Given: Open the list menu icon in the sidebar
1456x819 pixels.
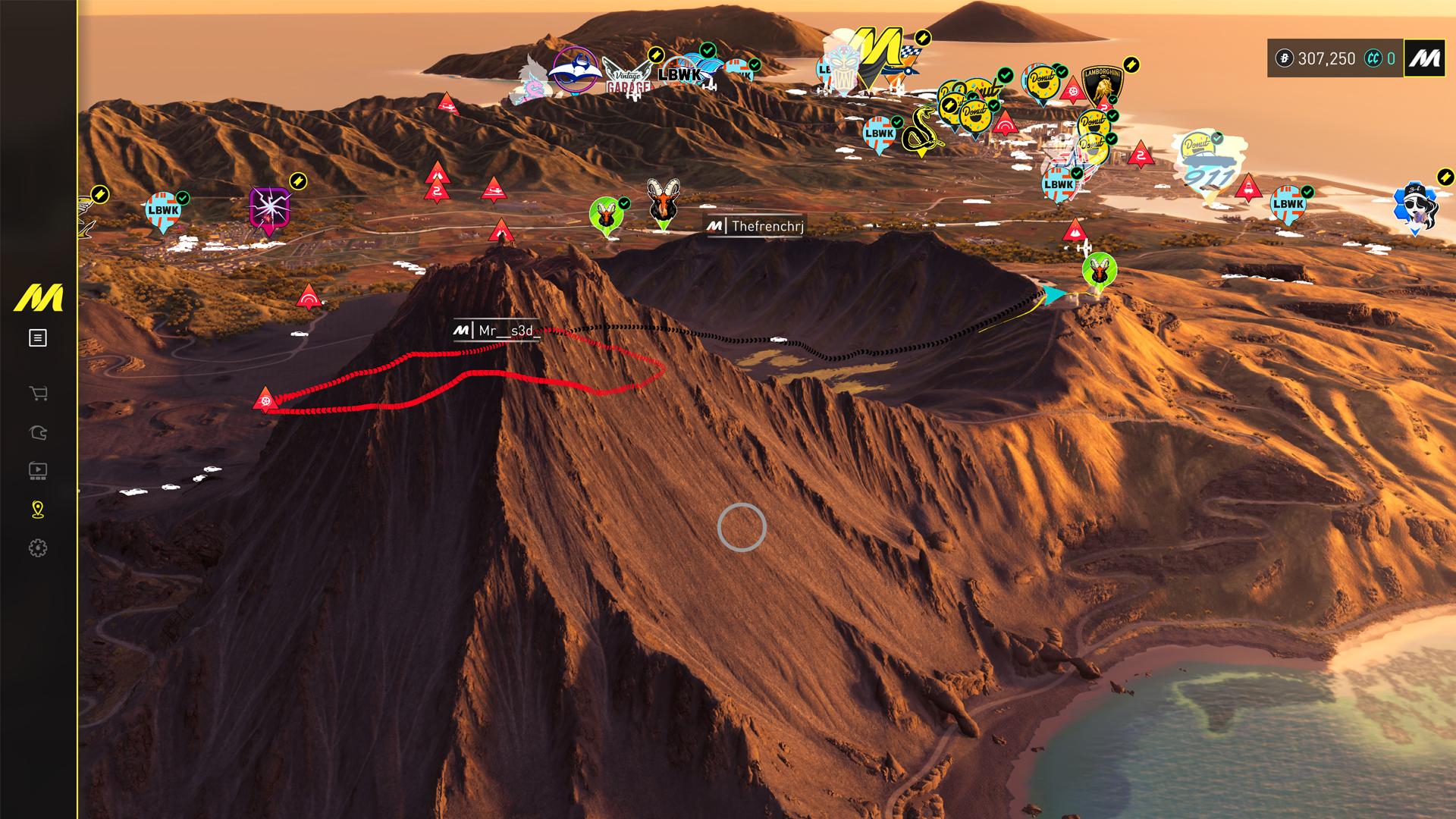Looking at the screenshot, I should pyautogui.click(x=38, y=338).
